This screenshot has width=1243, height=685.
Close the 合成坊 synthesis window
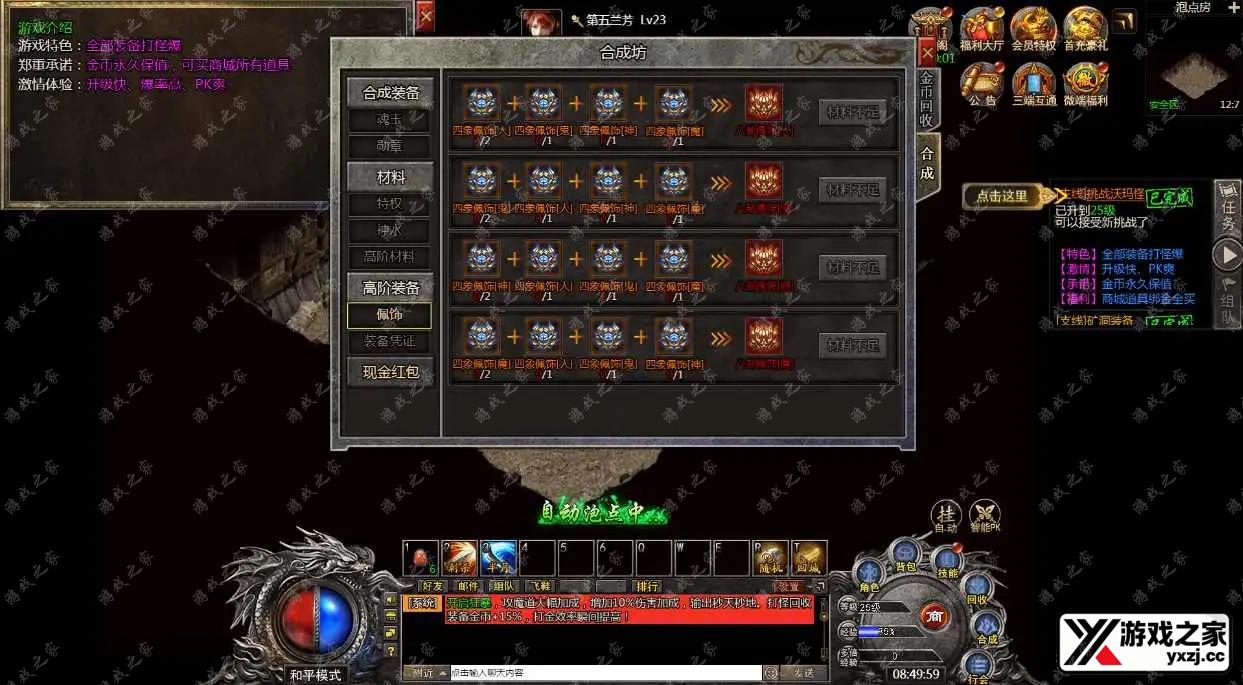[927, 51]
